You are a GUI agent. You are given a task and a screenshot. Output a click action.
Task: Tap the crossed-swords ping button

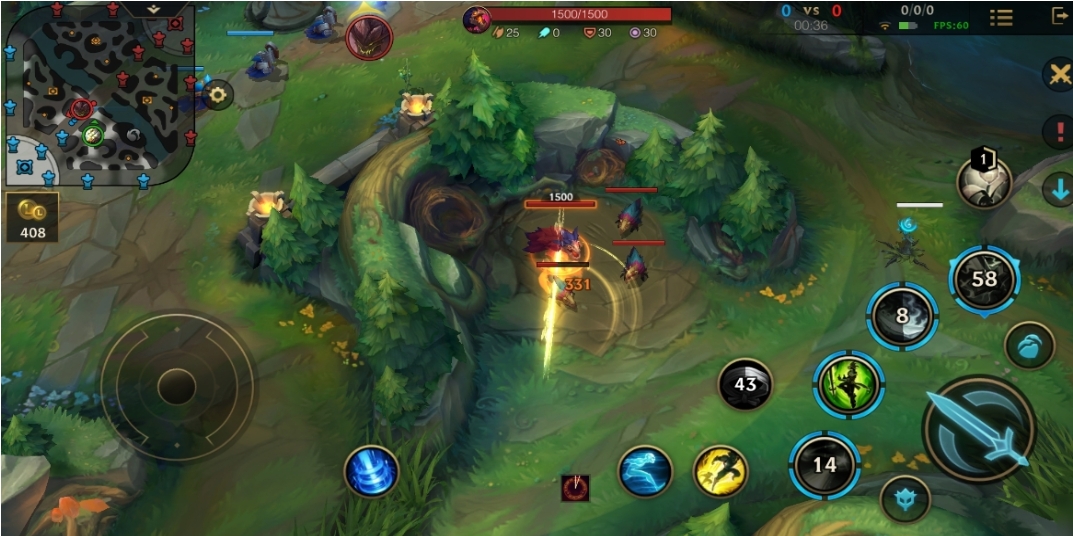(x=1058, y=75)
